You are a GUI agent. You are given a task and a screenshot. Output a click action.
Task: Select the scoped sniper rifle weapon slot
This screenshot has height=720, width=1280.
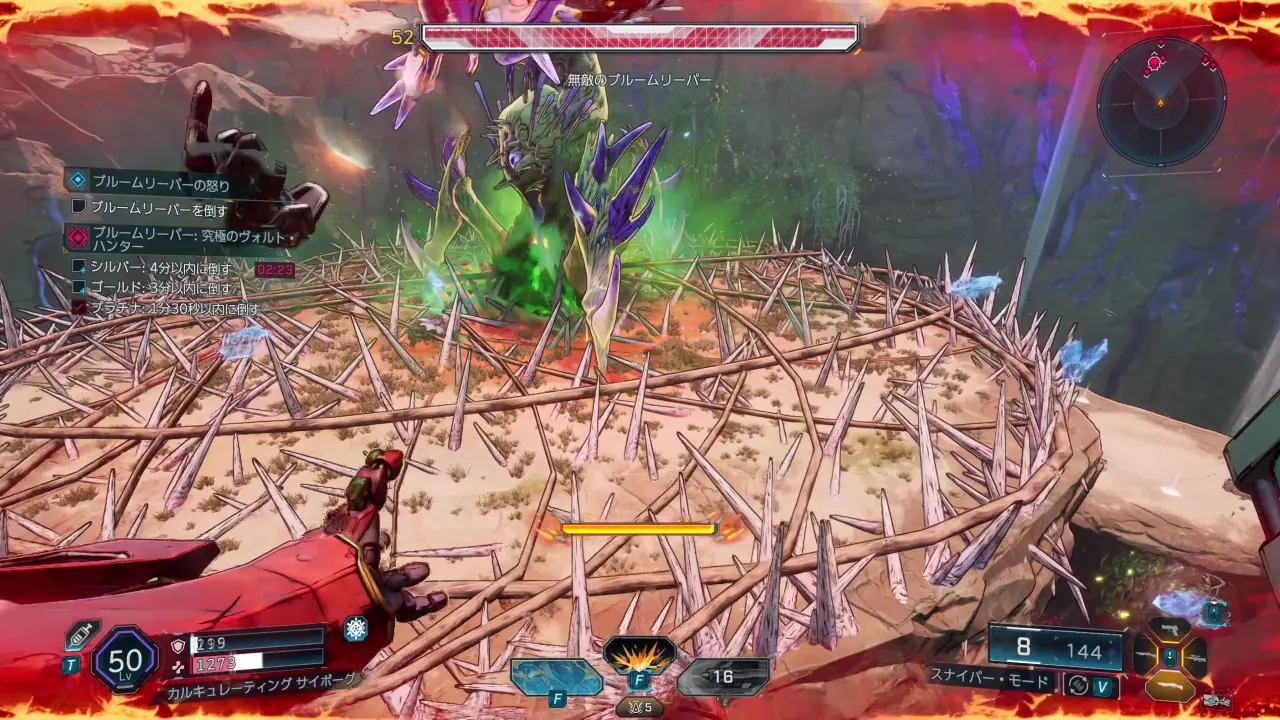pyautogui.click(x=1194, y=657)
